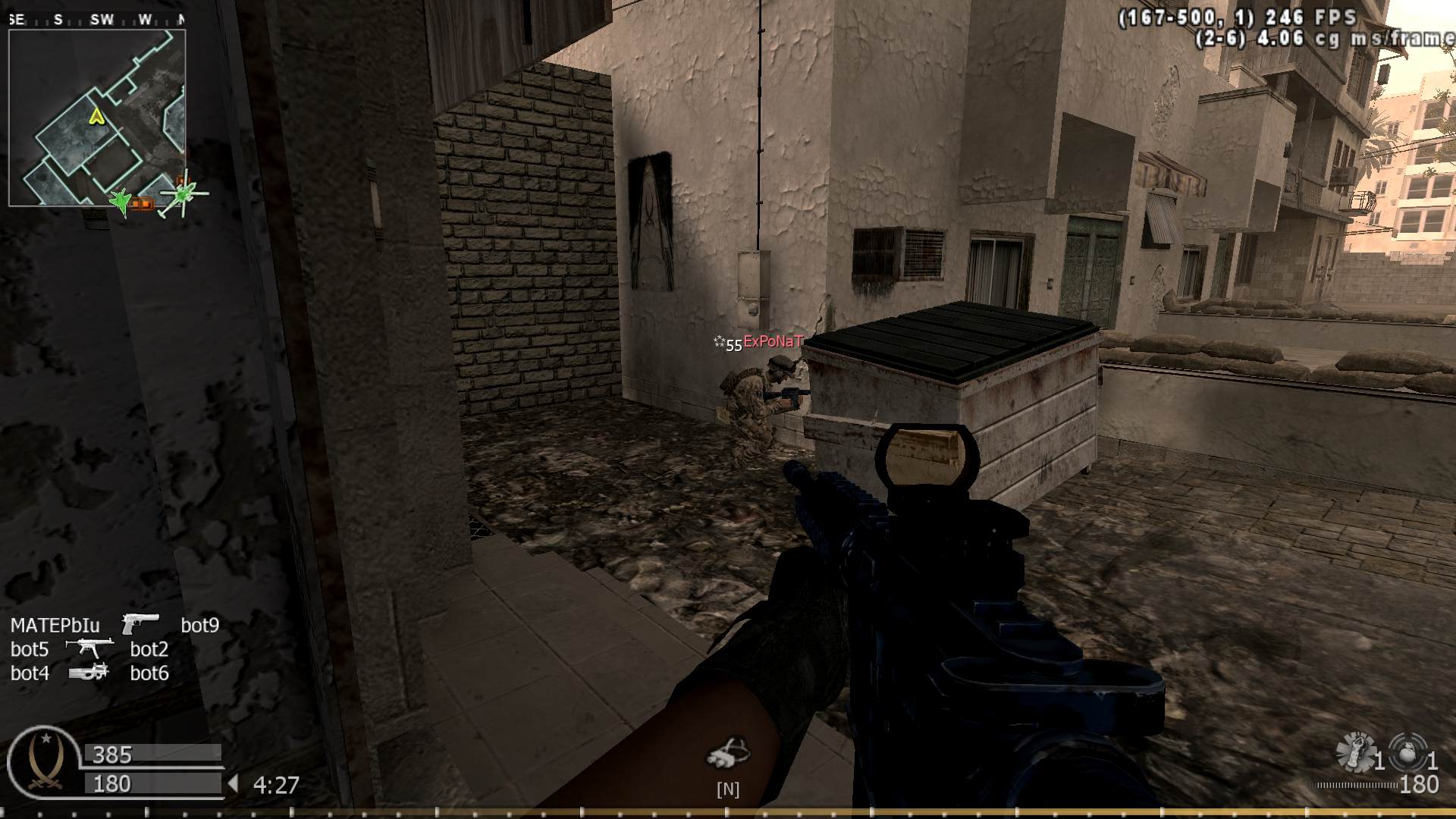
Task: Toggle the ExPoNaT enemy nametag
Action: click(x=773, y=342)
